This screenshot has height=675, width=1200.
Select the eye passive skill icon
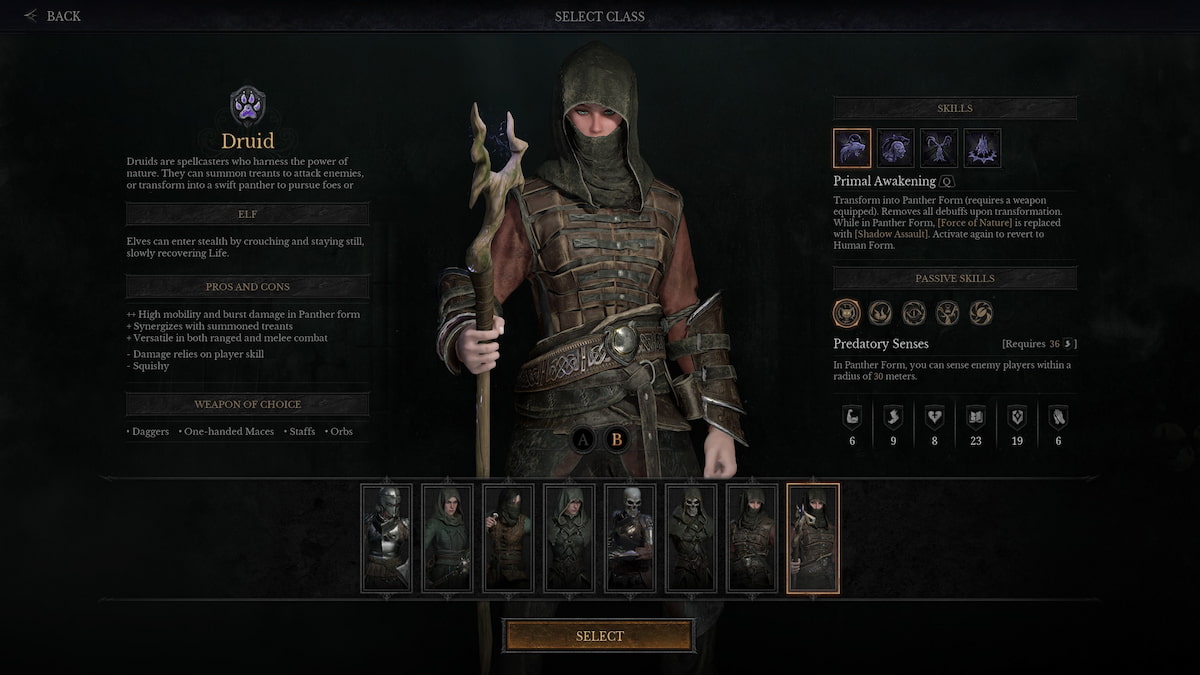coord(914,313)
